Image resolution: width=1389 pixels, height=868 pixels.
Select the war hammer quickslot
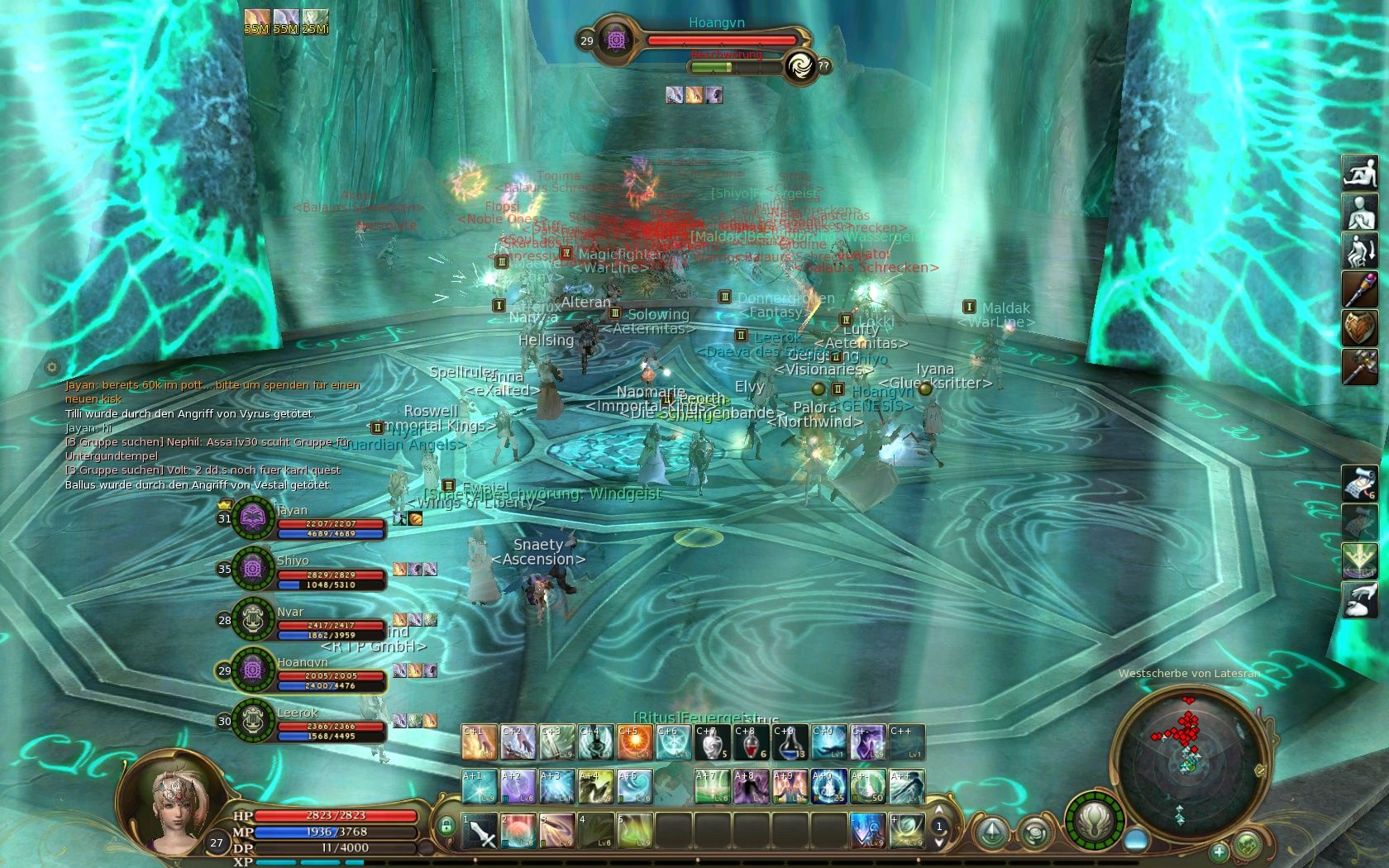click(1359, 367)
